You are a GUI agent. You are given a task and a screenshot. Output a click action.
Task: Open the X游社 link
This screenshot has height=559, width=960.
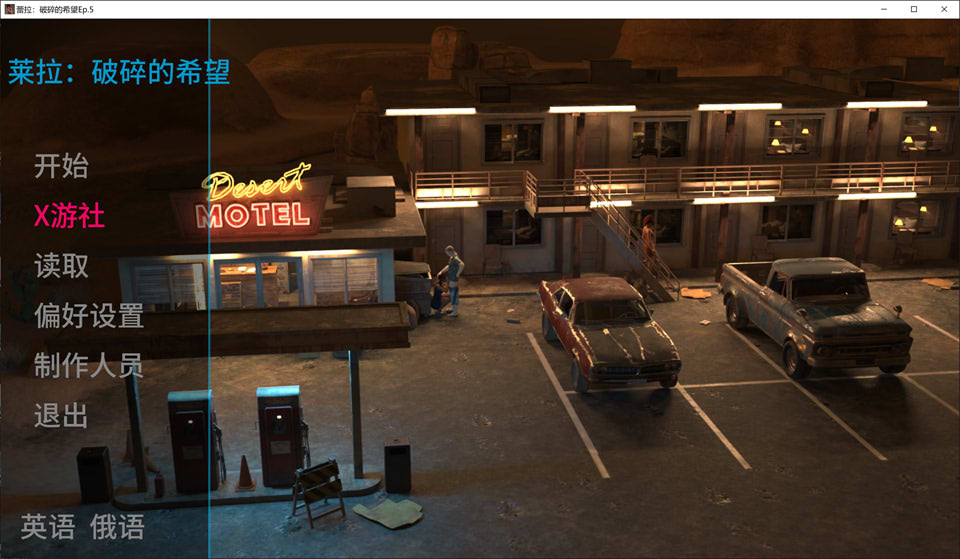tap(69, 216)
